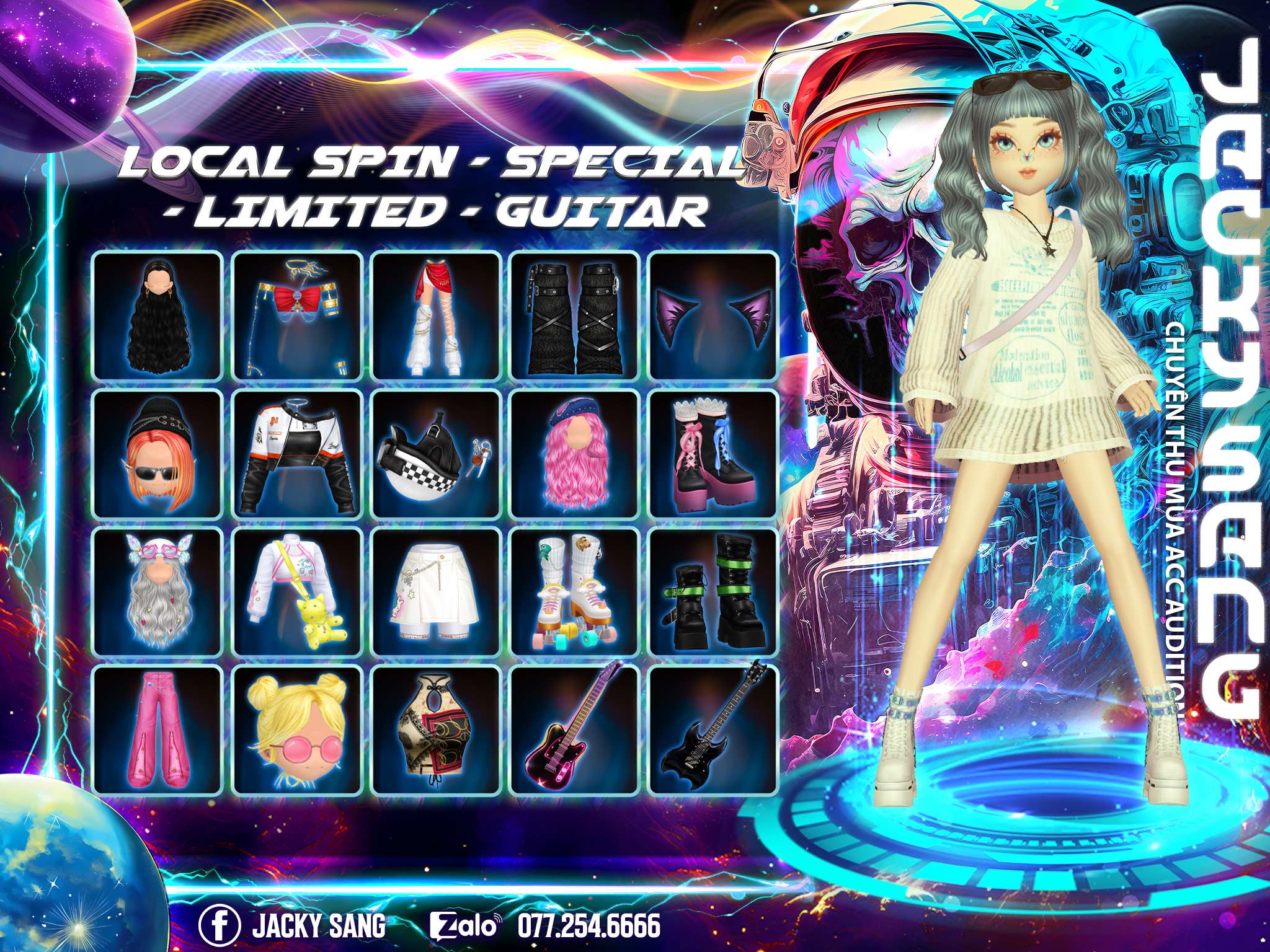Select the red skirt with white leg warmers
Screen dimensions: 1270x952
click(436, 316)
